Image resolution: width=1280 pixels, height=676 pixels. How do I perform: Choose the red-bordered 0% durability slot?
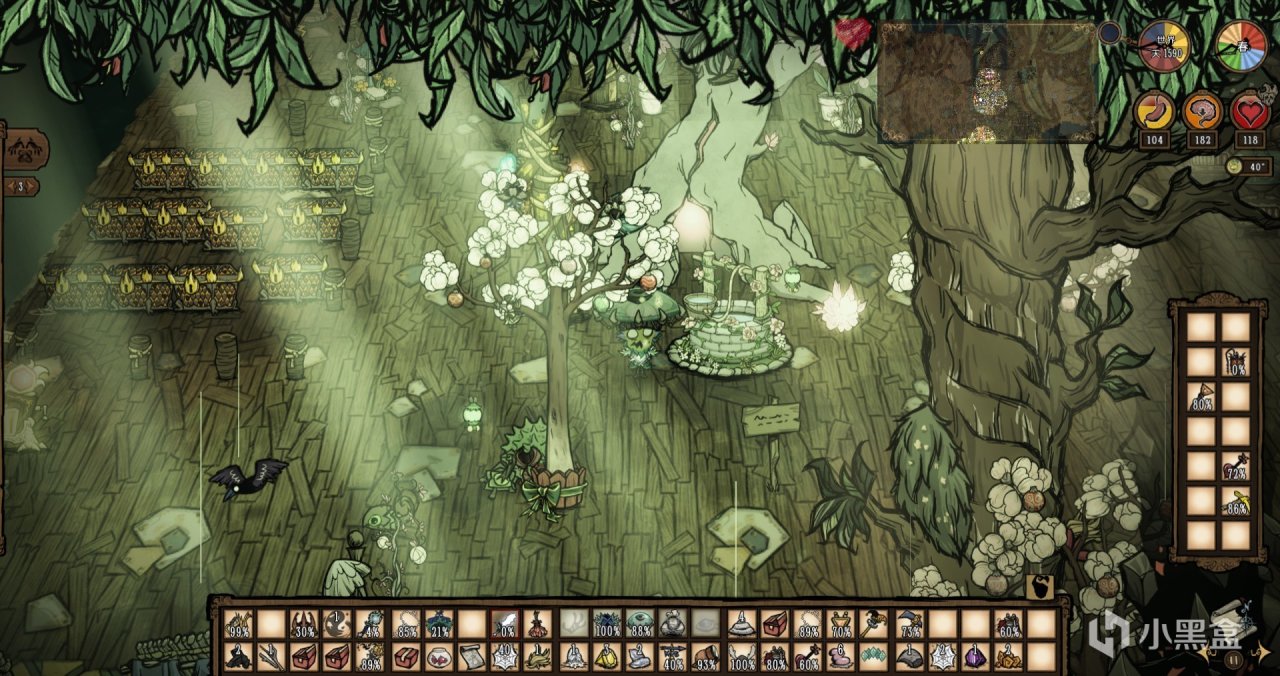[x=506, y=624]
